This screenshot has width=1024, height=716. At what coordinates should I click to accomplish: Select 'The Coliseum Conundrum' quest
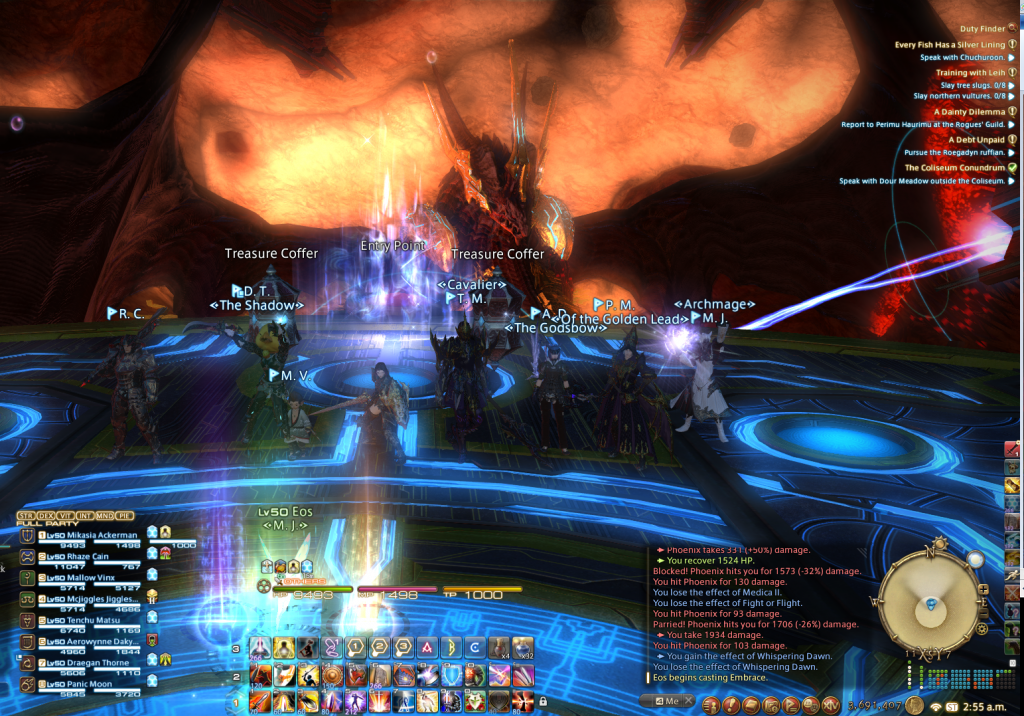pyautogui.click(x=953, y=168)
